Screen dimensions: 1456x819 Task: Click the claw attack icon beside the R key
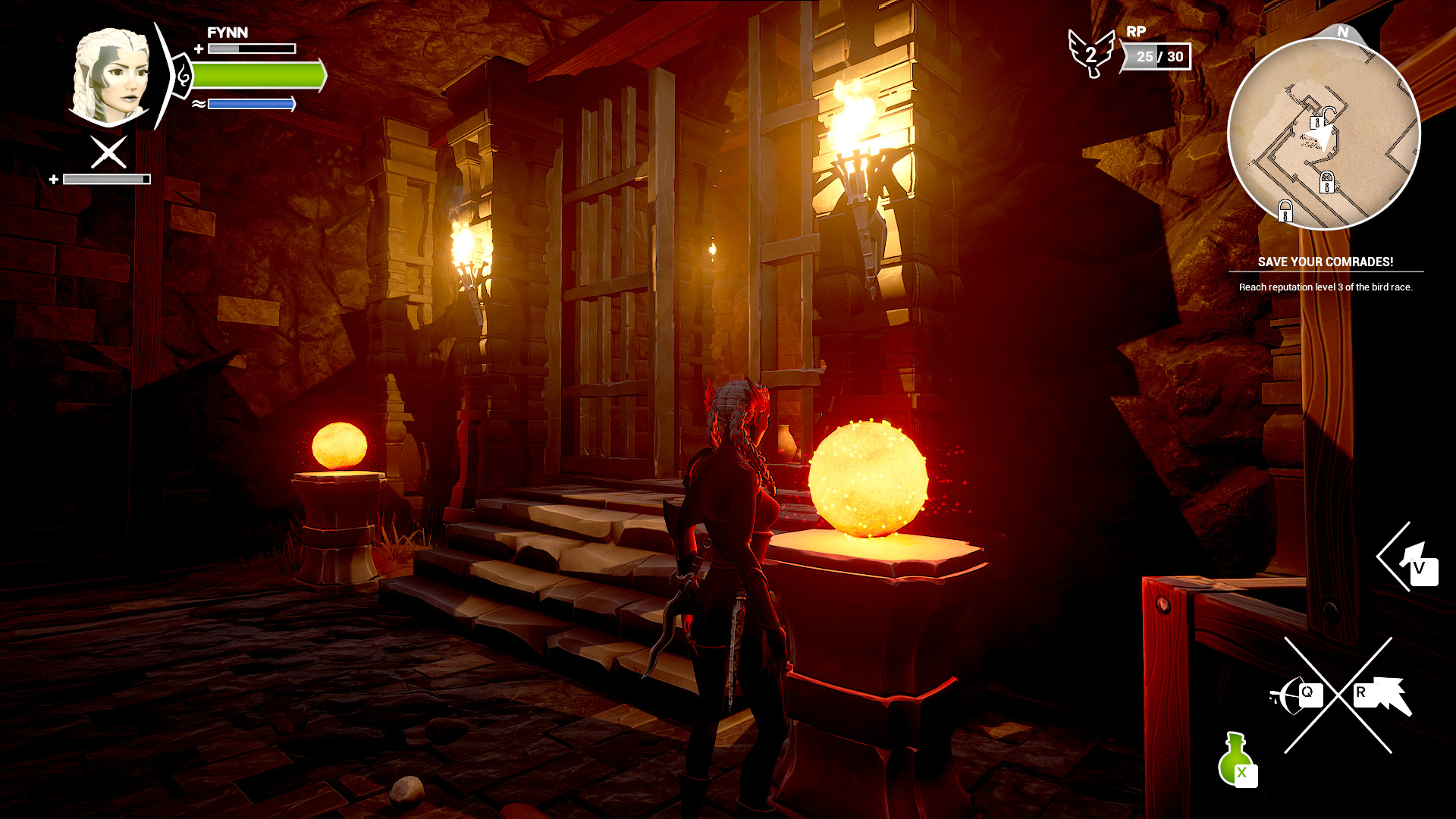point(1388,692)
